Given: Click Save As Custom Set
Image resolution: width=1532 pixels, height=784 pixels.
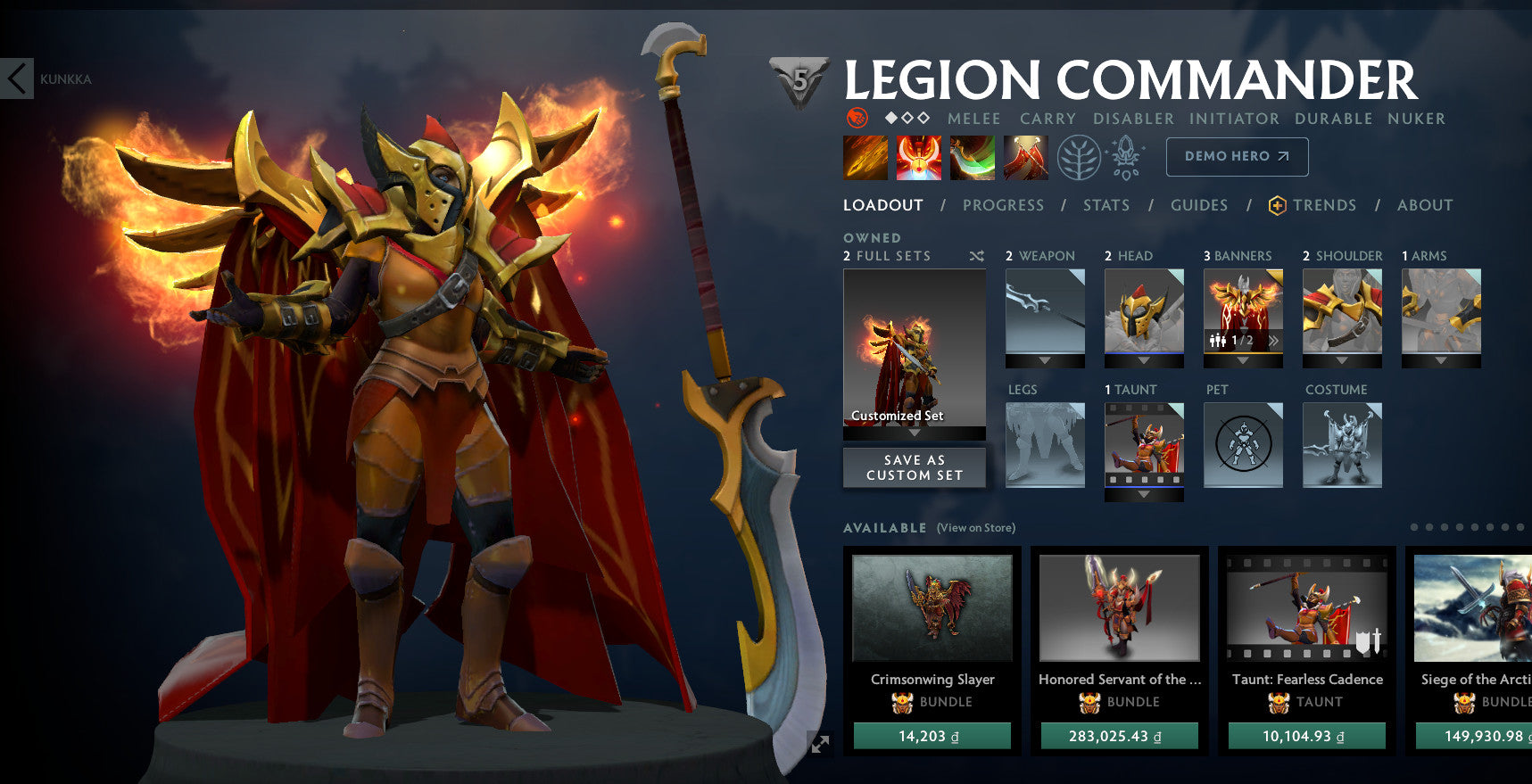Looking at the screenshot, I should [914, 466].
